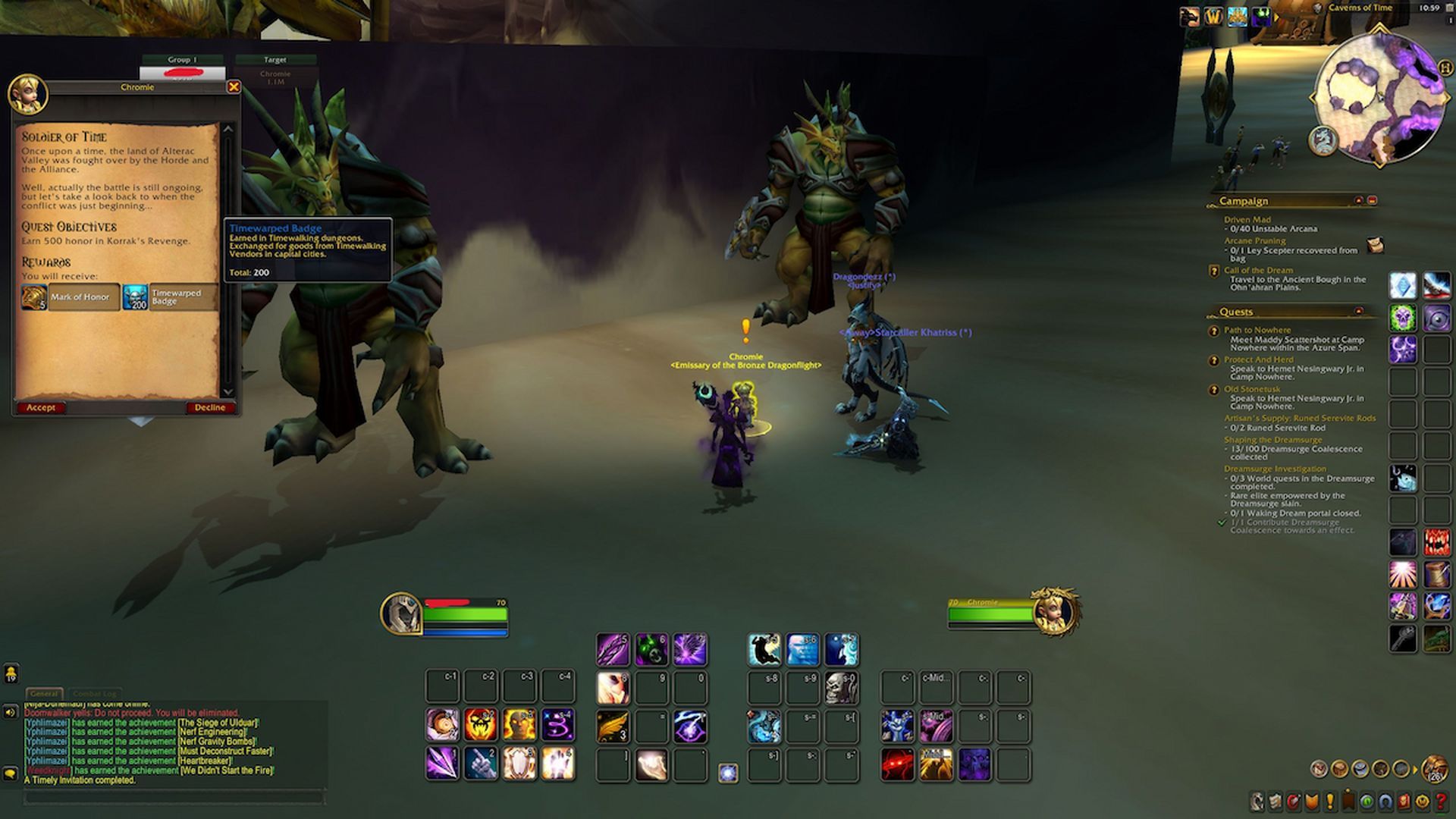Select the Driven Mad campaign quest
The image size is (1456, 819).
[1247, 219]
